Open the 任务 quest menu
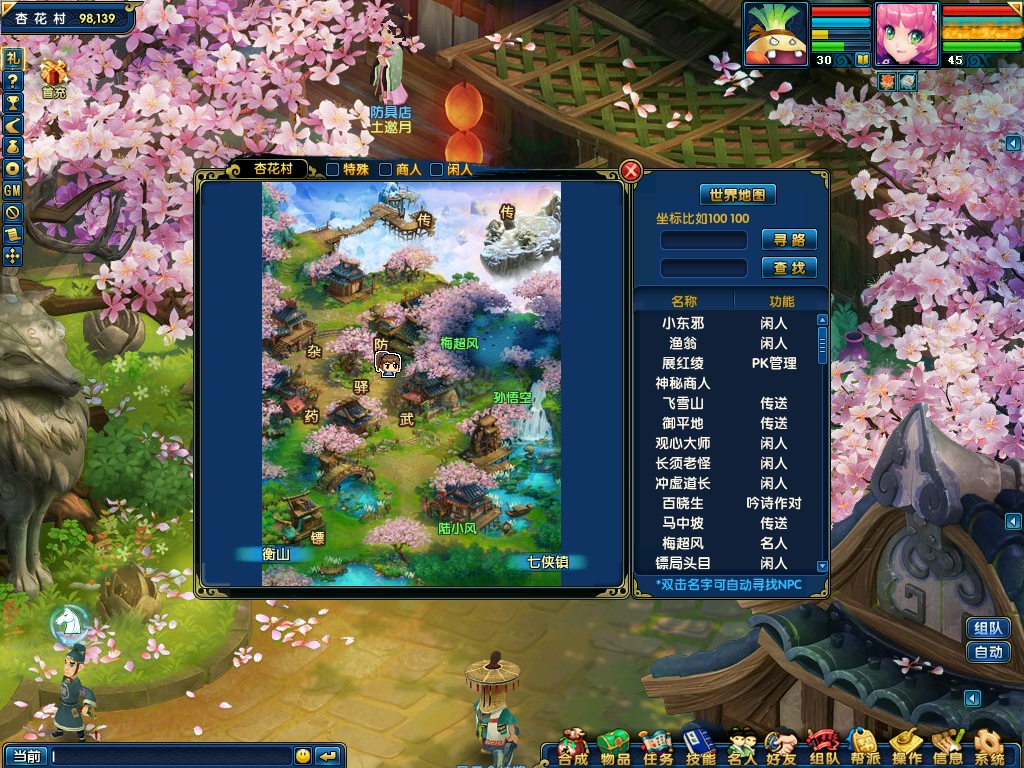The image size is (1024, 768). (x=655, y=747)
